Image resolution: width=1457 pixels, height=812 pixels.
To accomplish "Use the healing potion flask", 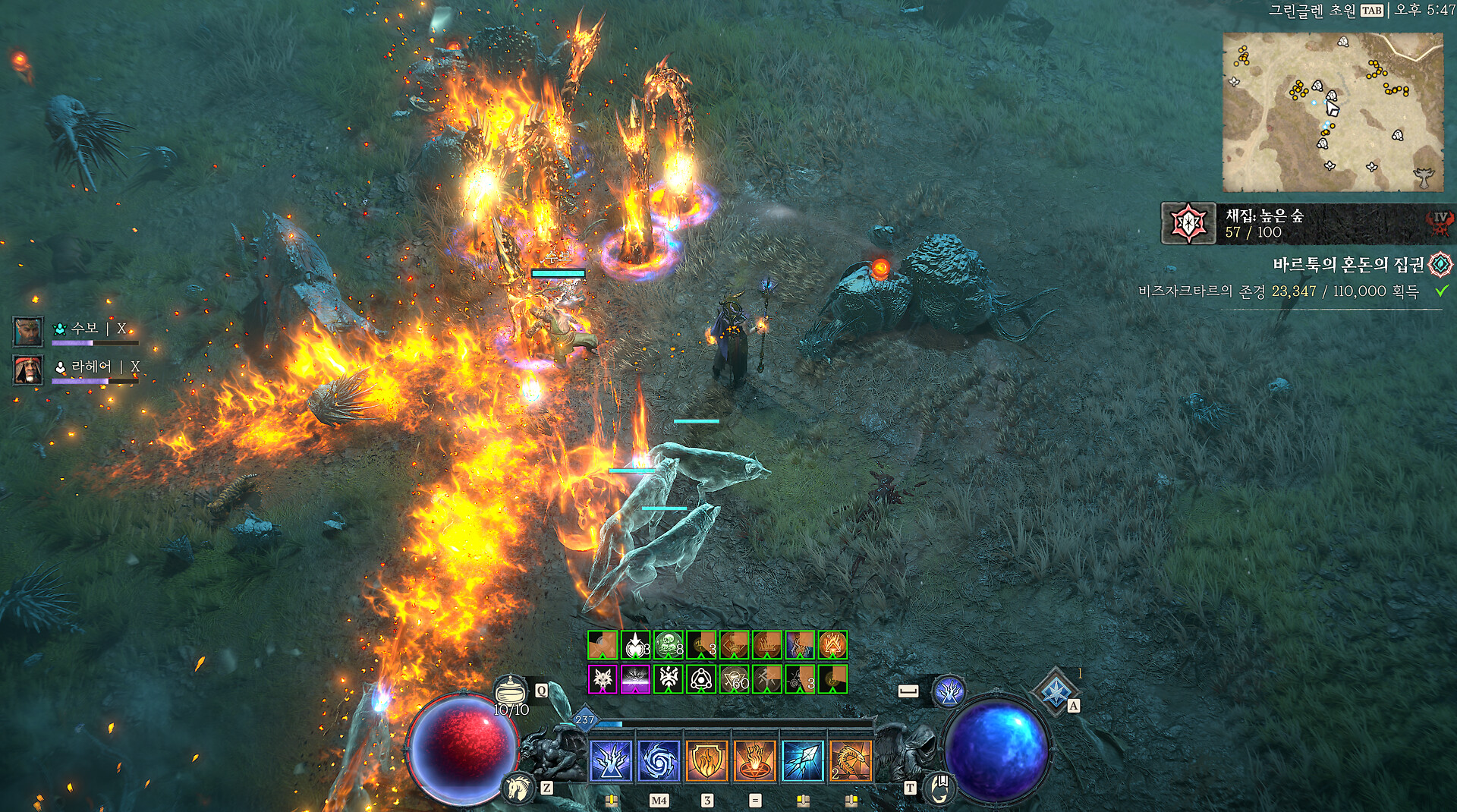I will 511,691.
